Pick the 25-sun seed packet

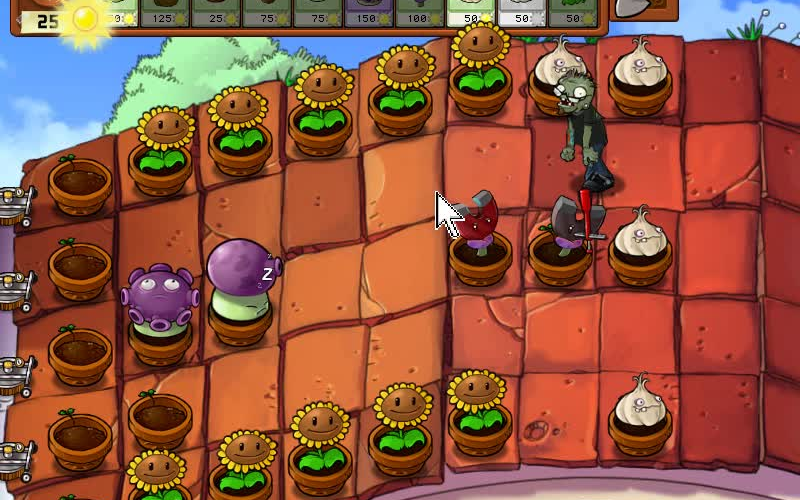click(214, 12)
